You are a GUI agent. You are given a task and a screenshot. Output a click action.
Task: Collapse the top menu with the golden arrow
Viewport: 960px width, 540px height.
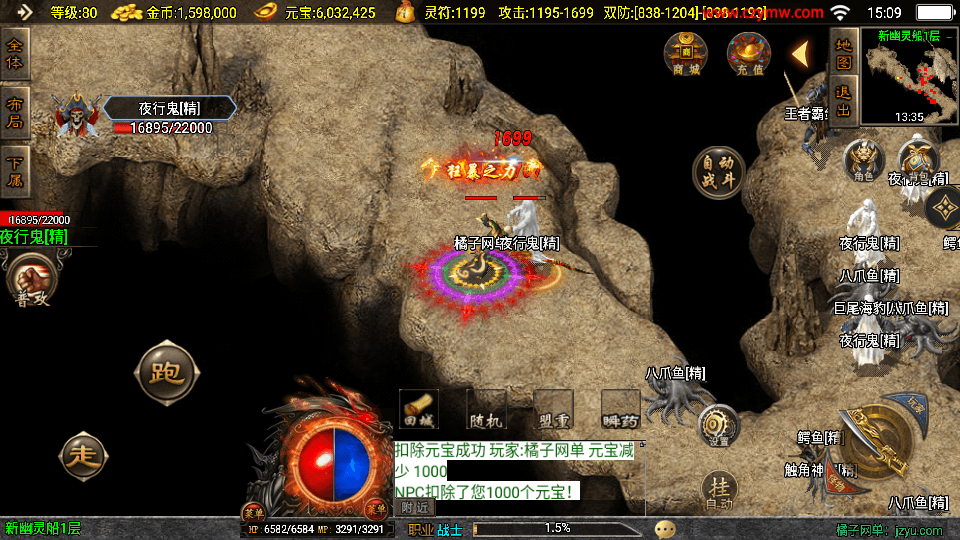(800, 53)
